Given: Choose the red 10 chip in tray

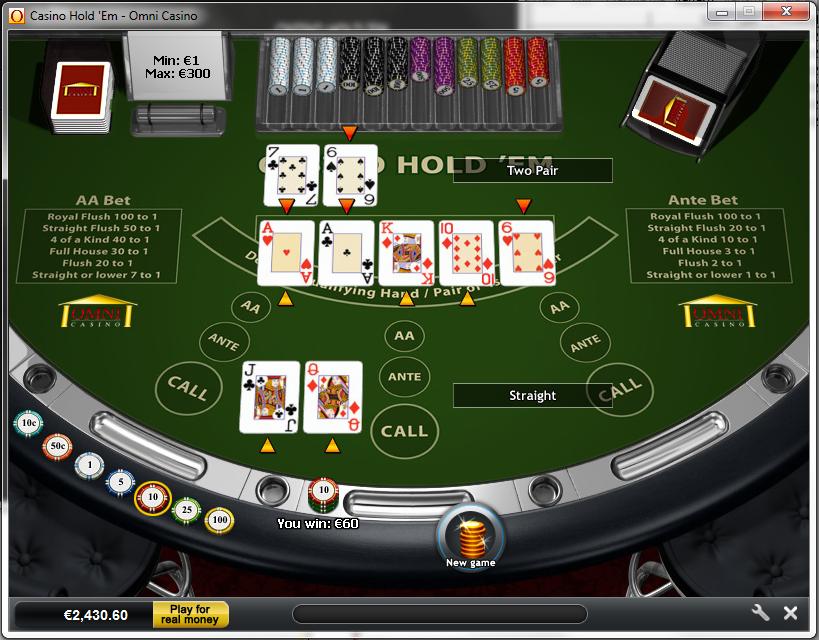Looking at the screenshot, I should pos(153,497).
